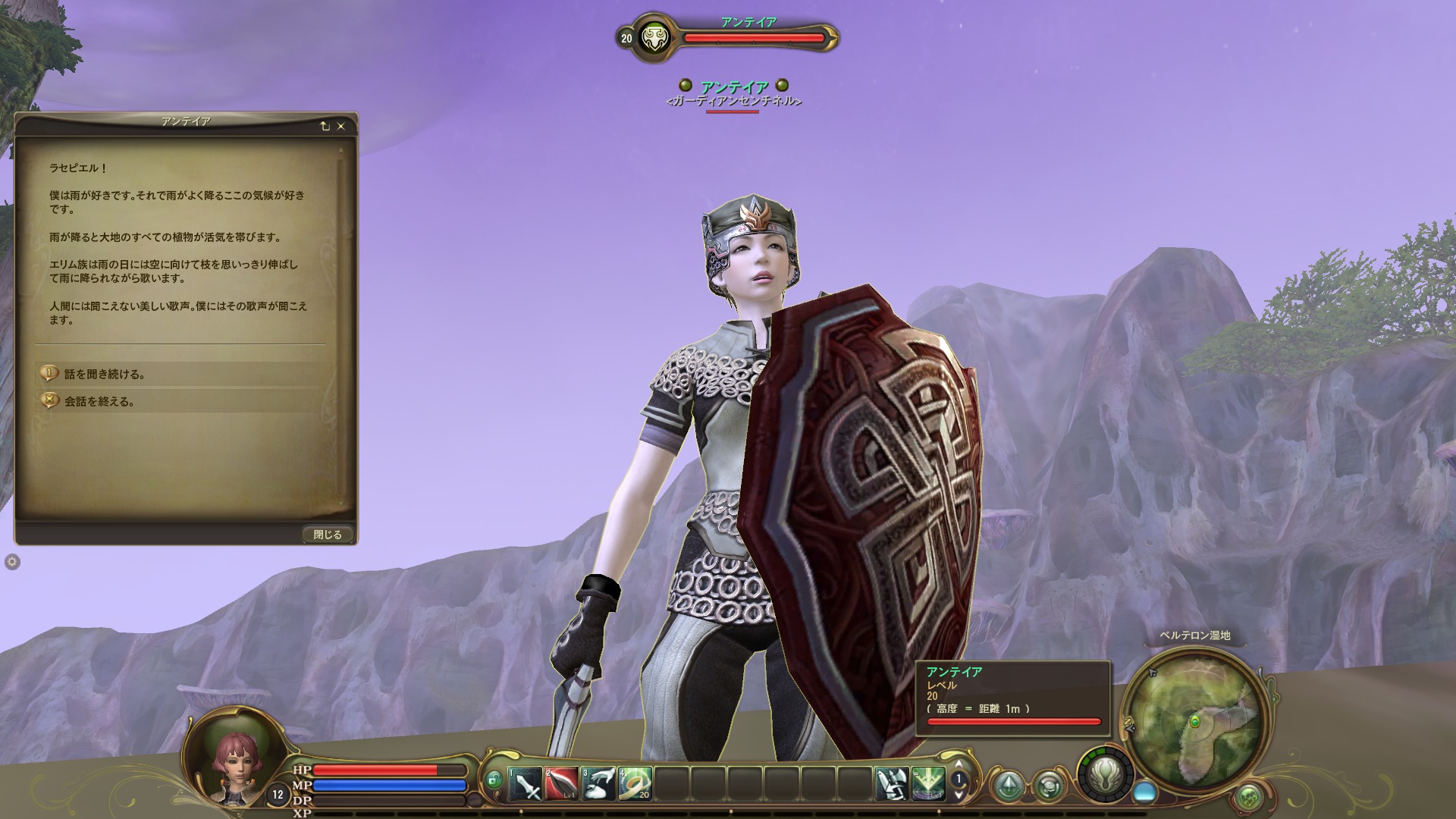Click the round upward-arrow button beside the hotbar
Screen dimensions: 1456x819
click(1009, 786)
